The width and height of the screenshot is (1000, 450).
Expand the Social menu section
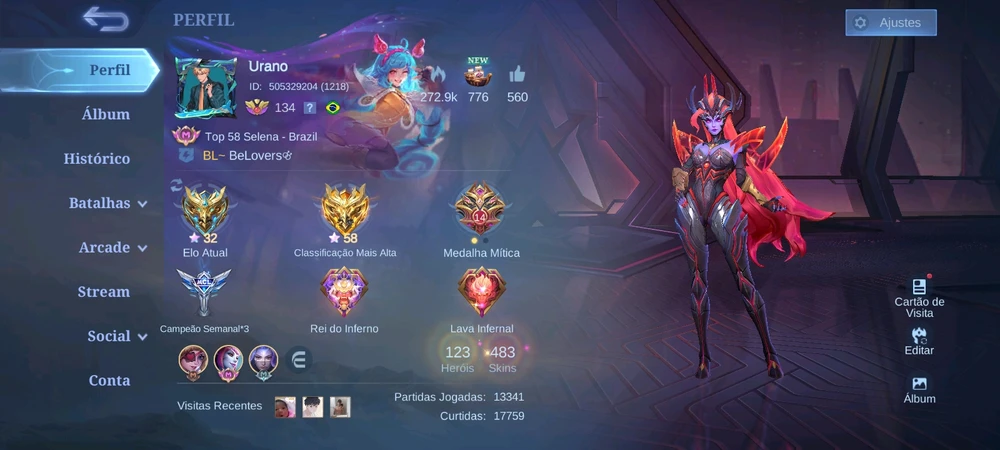[x=116, y=336]
